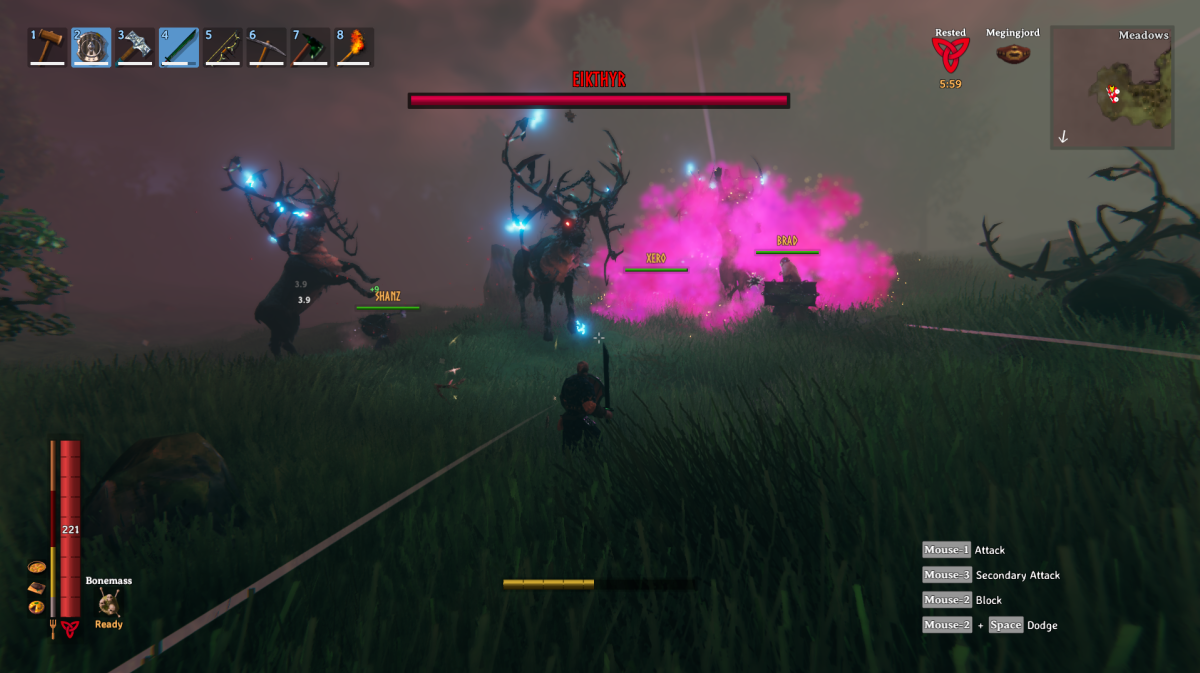Click the Megingjord belt status icon
This screenshot has width=1200, height=673.
pyautogui.click(x=1014, y=54)
